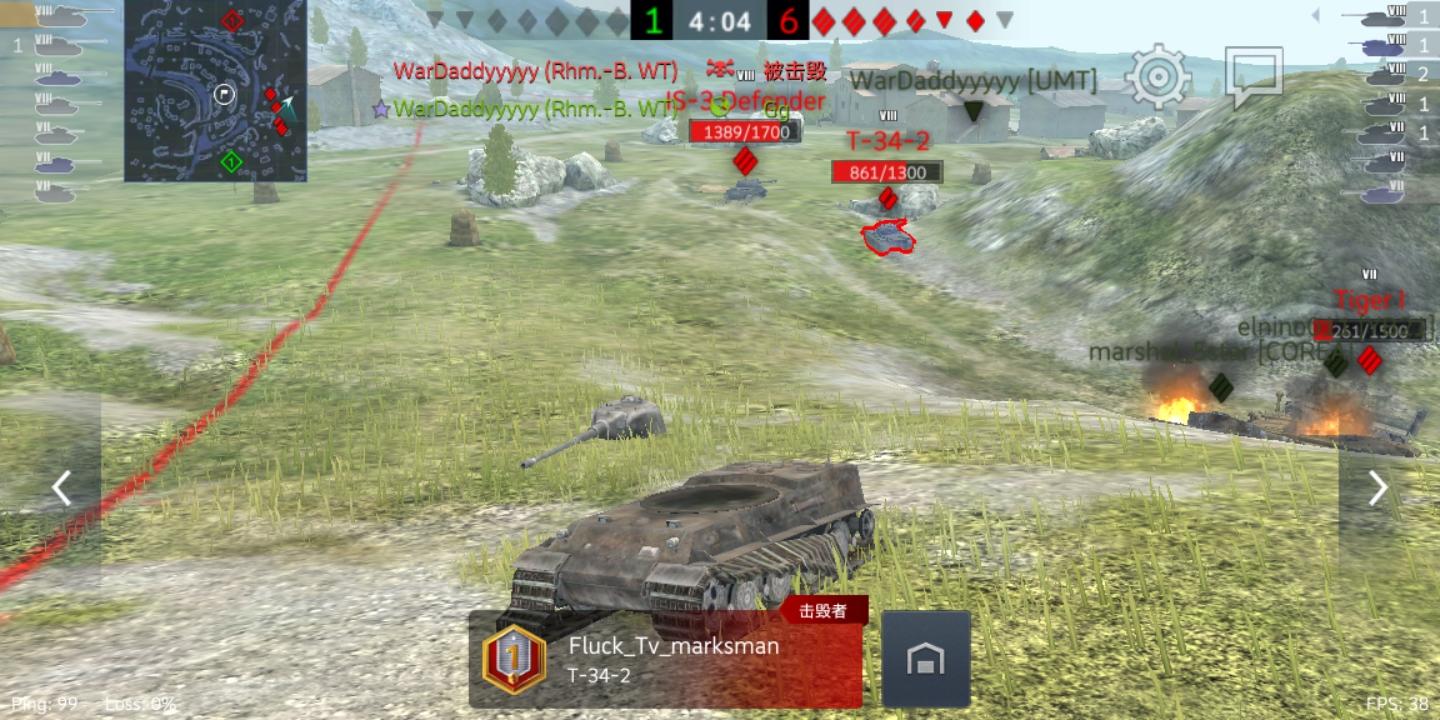
Task: Click the right chevron to spectate next teammate
Action: 1379,487
